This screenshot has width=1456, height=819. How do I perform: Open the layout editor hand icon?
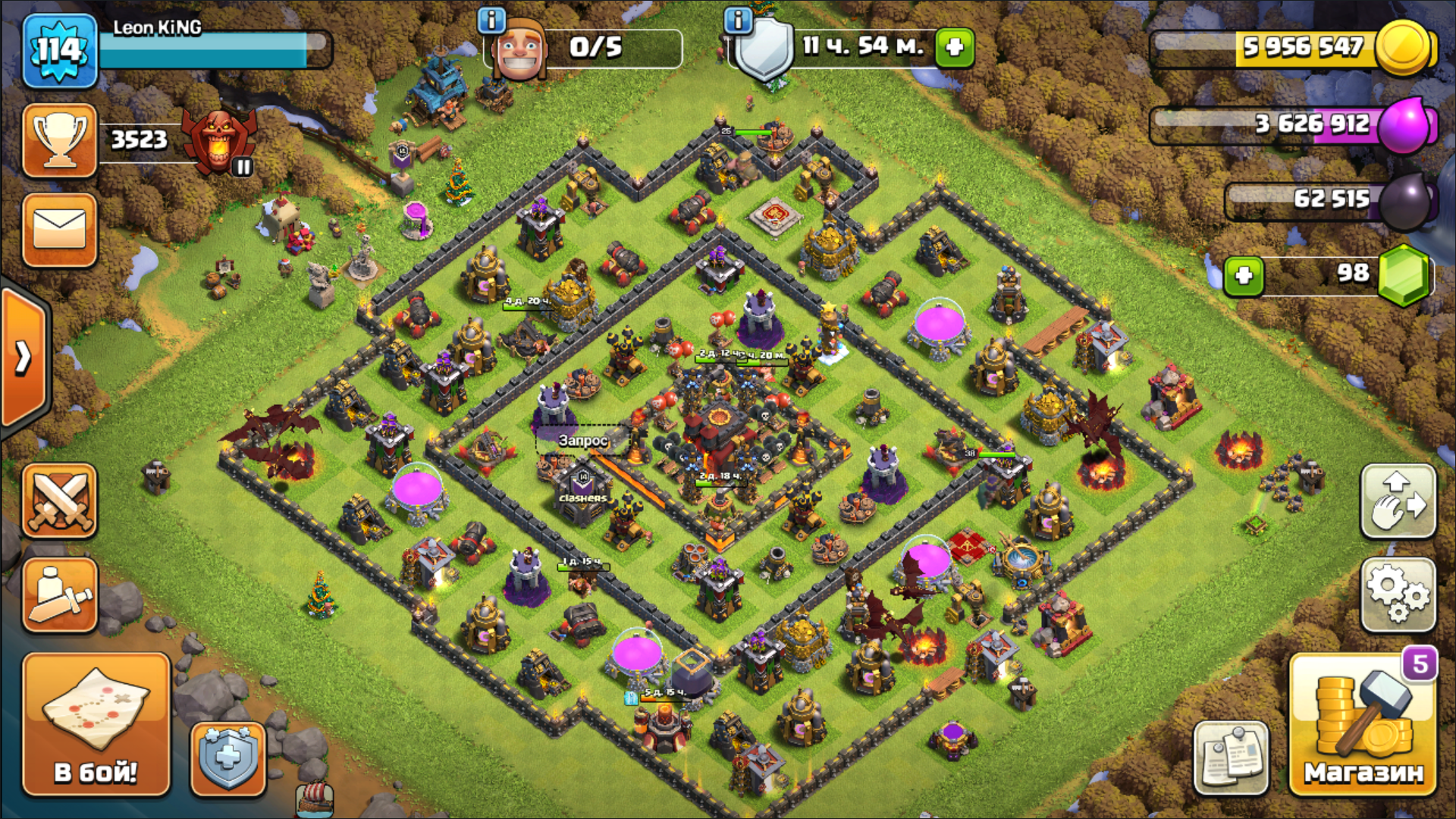click(1398, 501)
